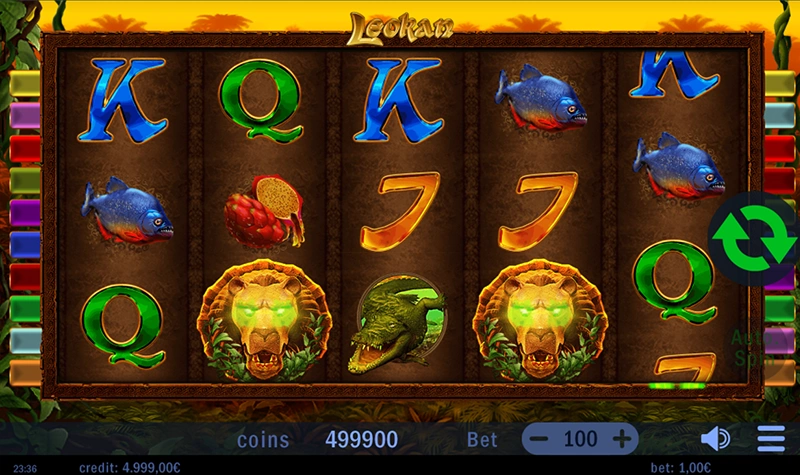Spin the reels with the green arrows button

click(753, 238)
